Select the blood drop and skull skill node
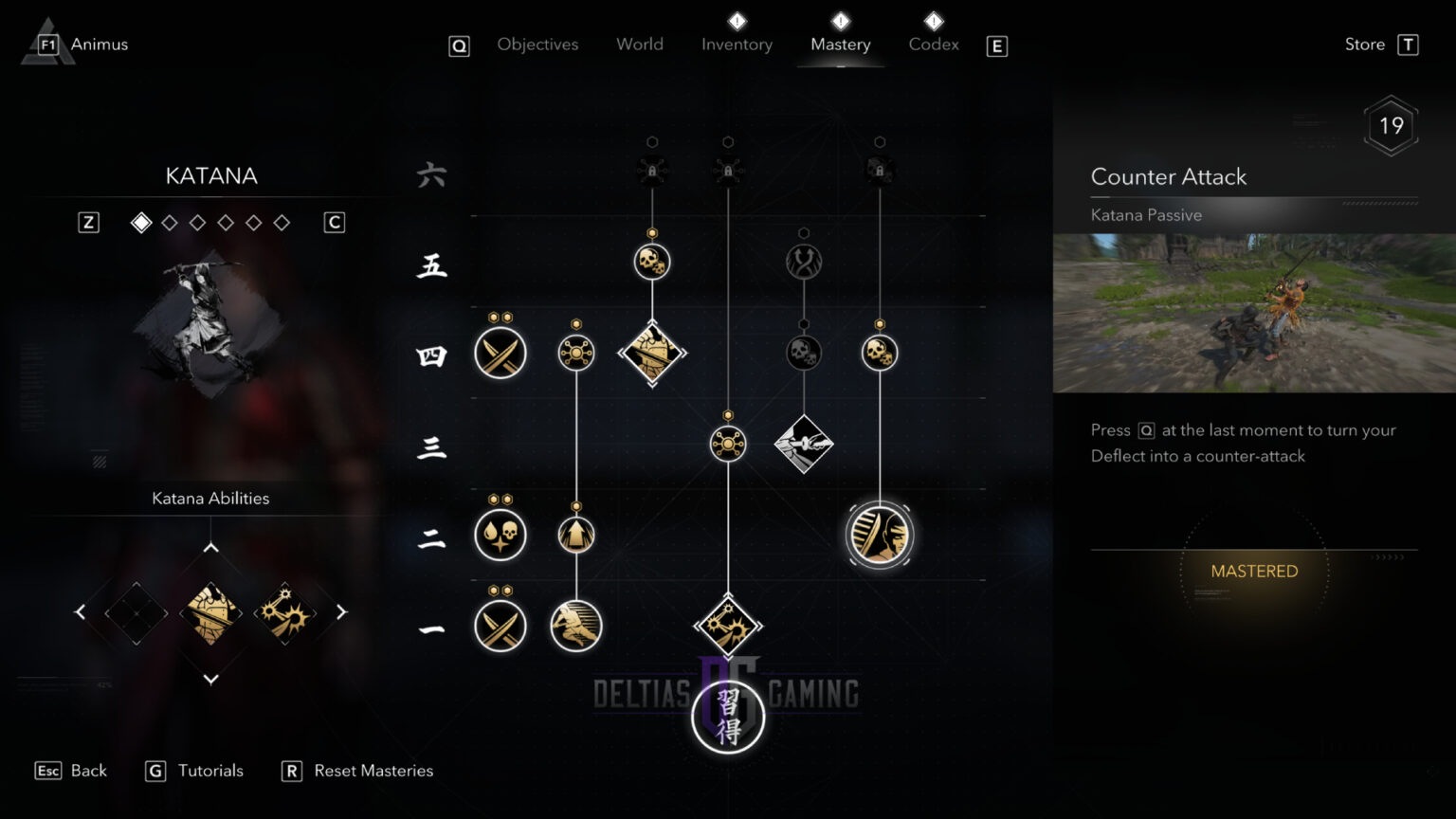 coord(500,535)
